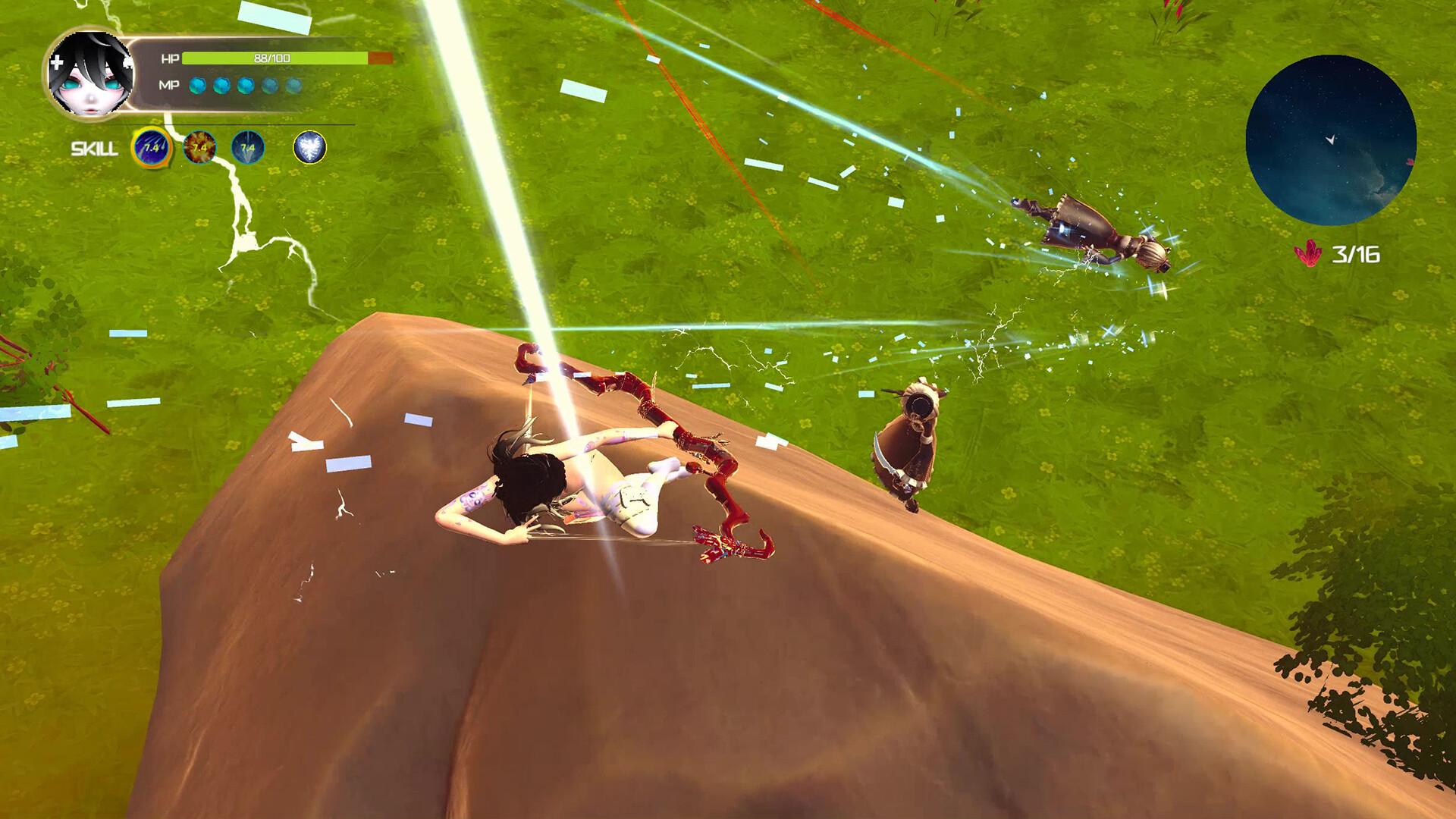Toggle the first bright MP orb

coord(197,85)
